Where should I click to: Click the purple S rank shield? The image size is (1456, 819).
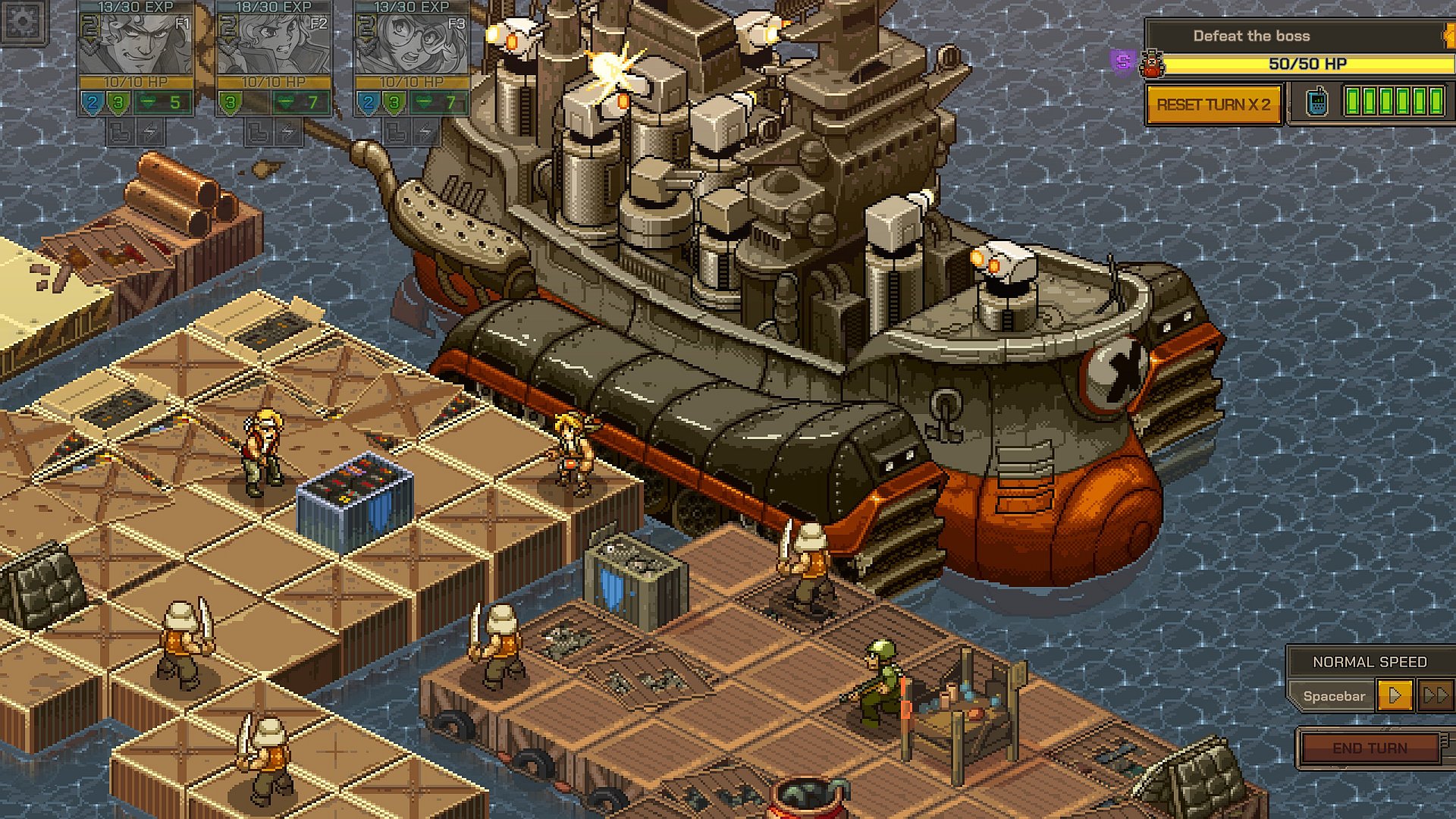[x=1122, y=61]
